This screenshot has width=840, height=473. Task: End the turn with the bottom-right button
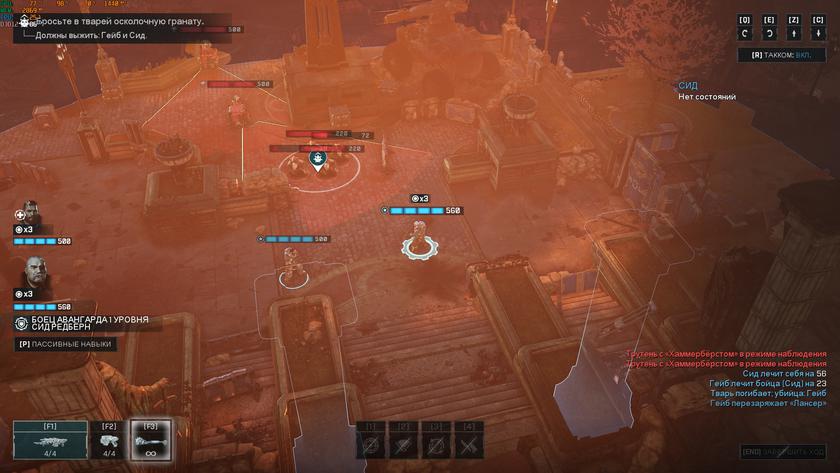[783, 452]
